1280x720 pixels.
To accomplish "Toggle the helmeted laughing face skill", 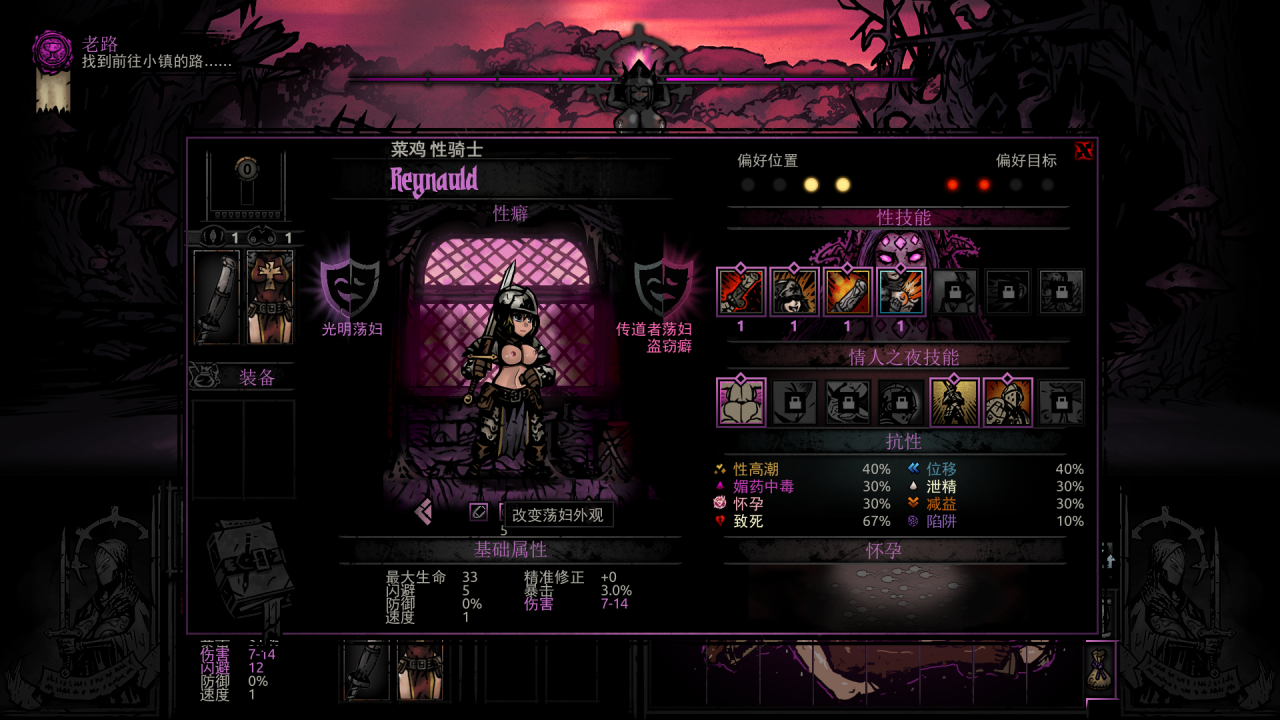I will (x=794, y=292).
